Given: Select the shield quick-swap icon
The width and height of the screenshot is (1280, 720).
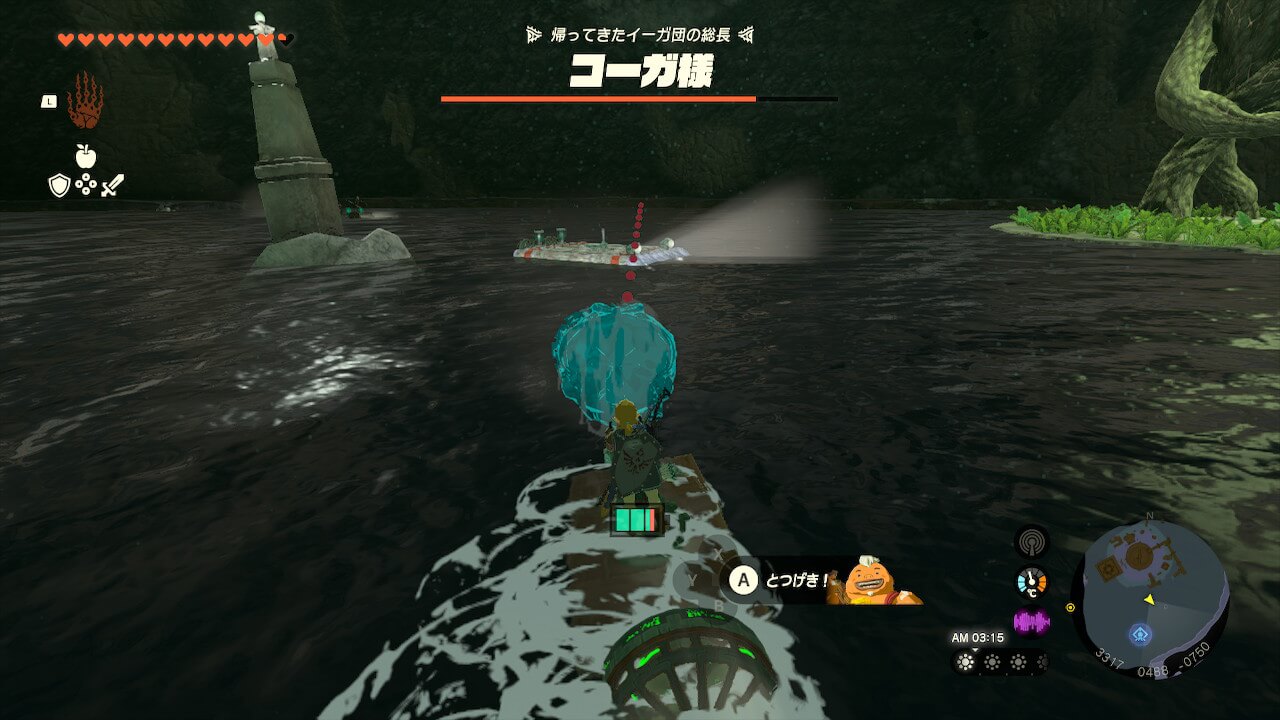Looking at the screenshot, I should coord(59,185).
